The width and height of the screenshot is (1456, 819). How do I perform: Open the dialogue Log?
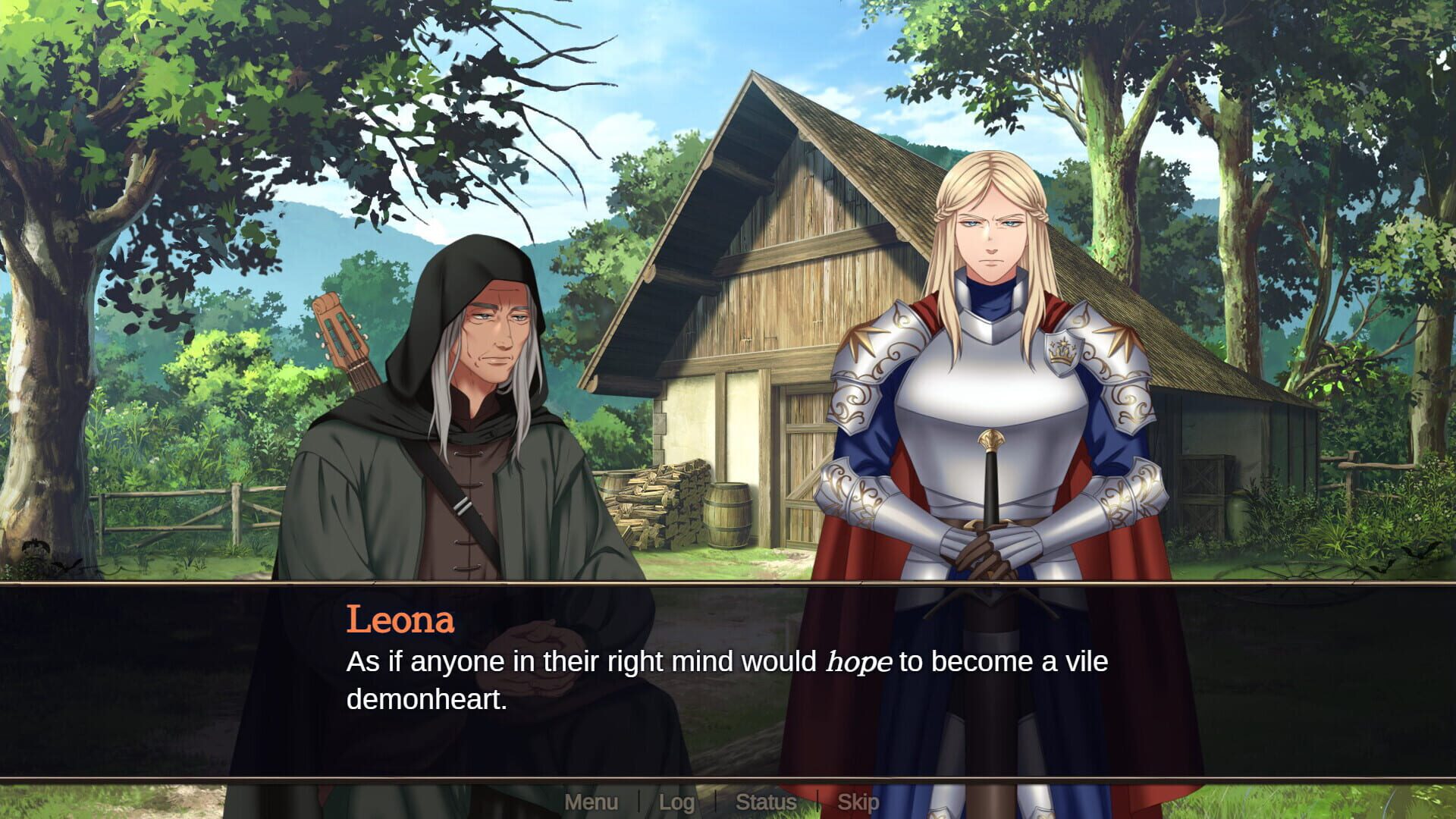coord(677,802)
